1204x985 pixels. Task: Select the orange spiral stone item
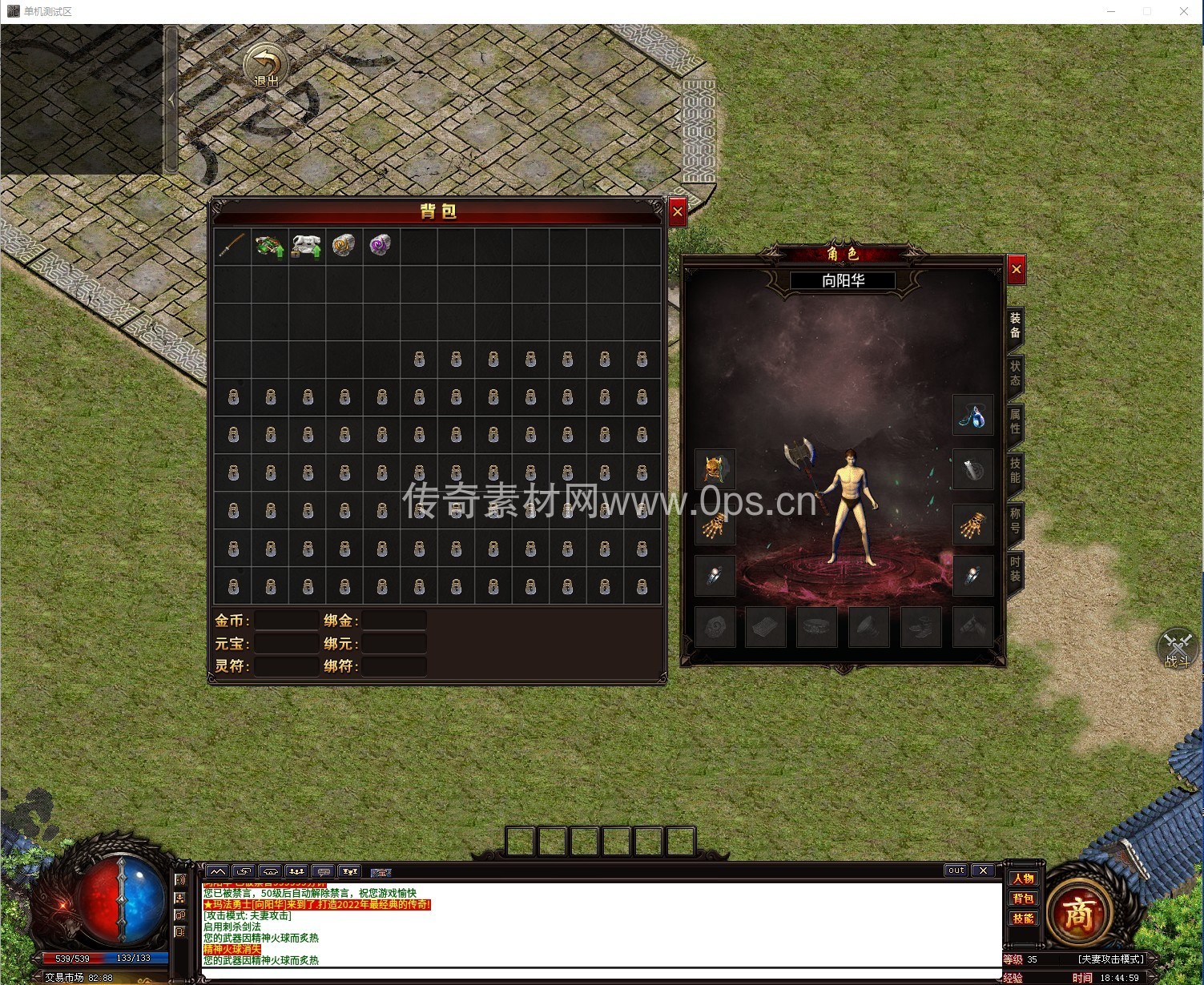pos(344,246)
